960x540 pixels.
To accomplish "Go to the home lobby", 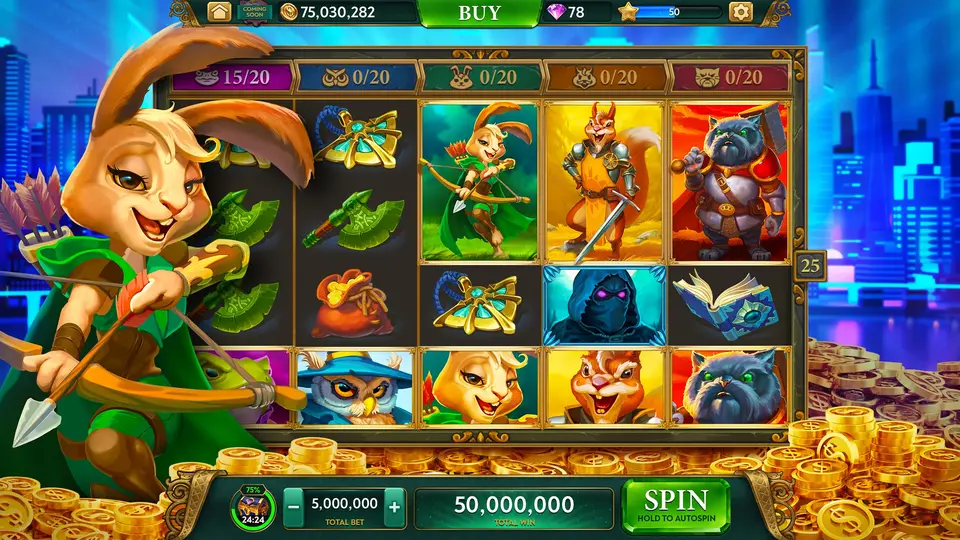I will tap(219, 12).
